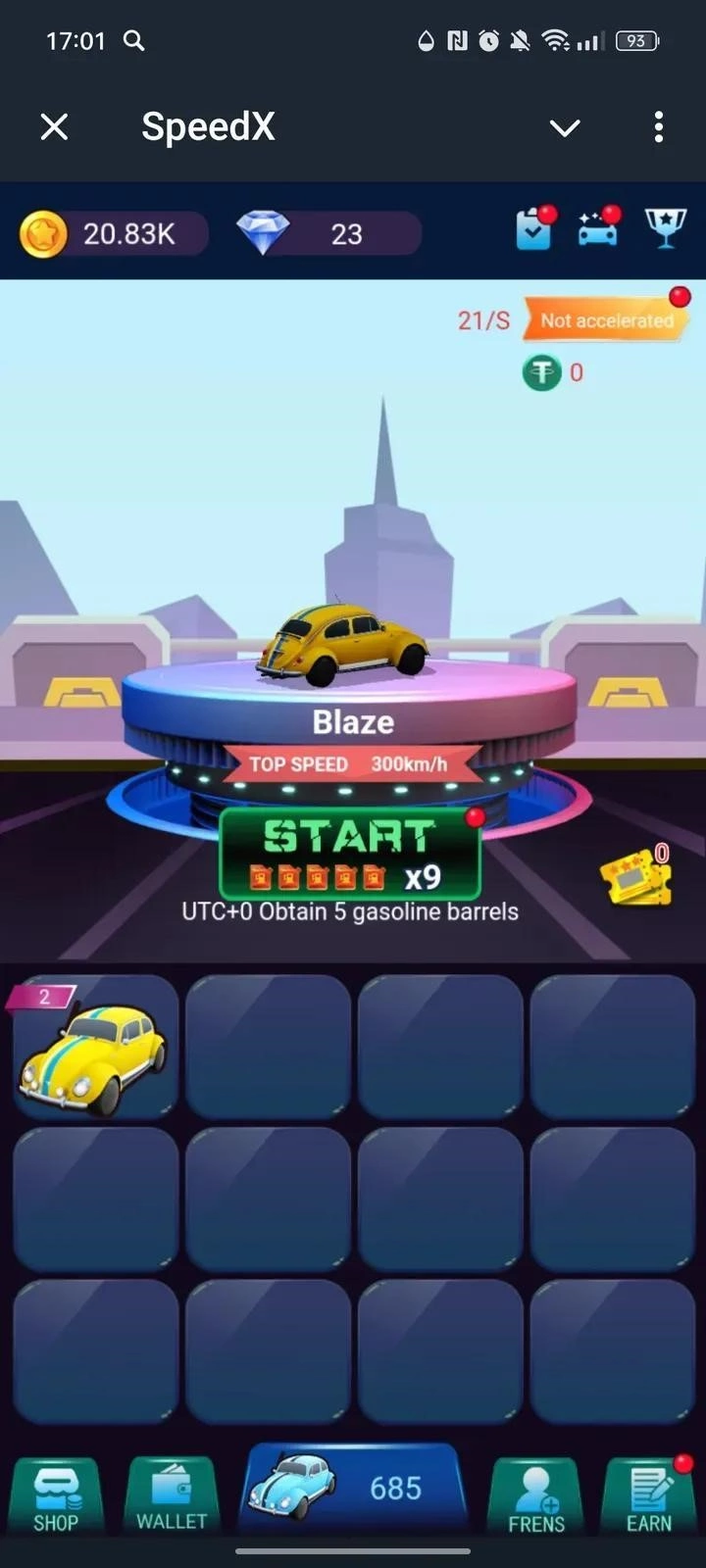Tap the blue diamond balance
The height and width of the screenshot is (1568, 706).
328,234
